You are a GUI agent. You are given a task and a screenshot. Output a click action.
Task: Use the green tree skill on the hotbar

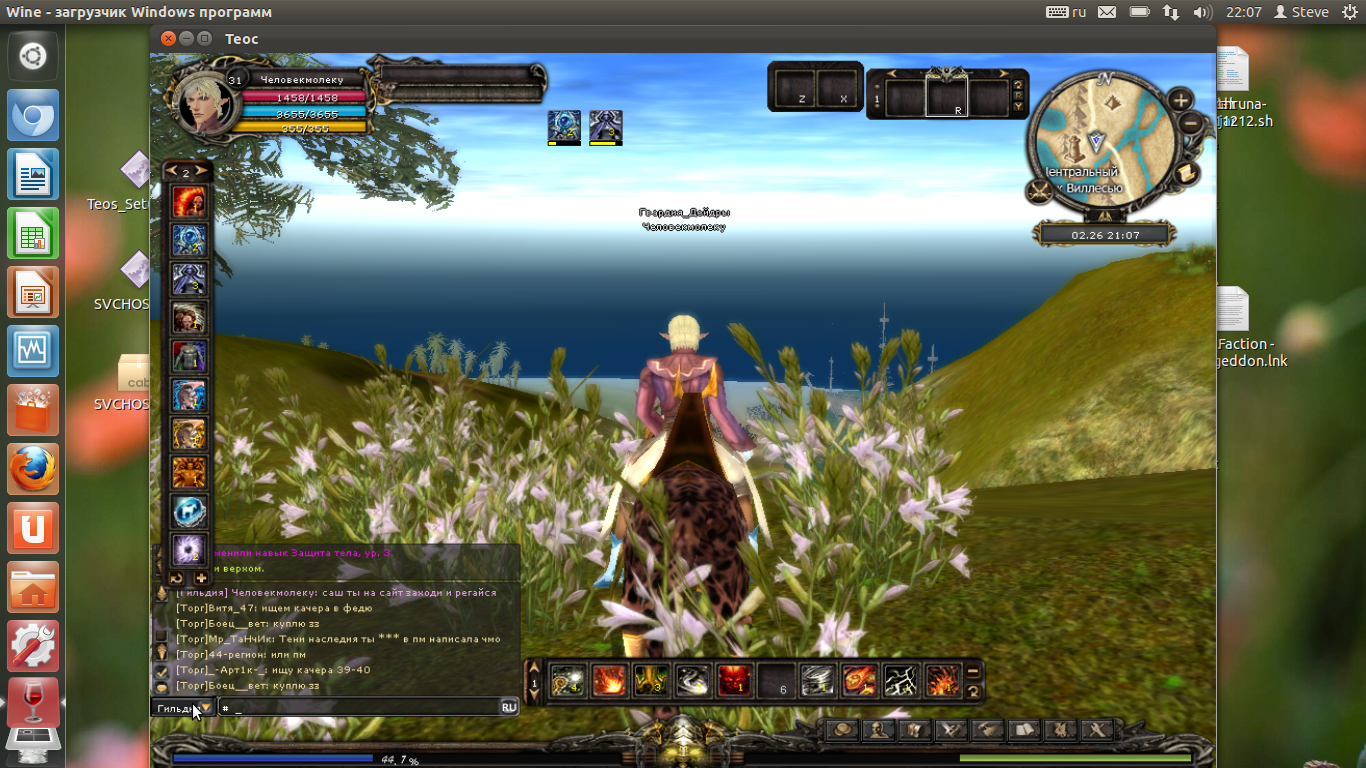point(651,680)
